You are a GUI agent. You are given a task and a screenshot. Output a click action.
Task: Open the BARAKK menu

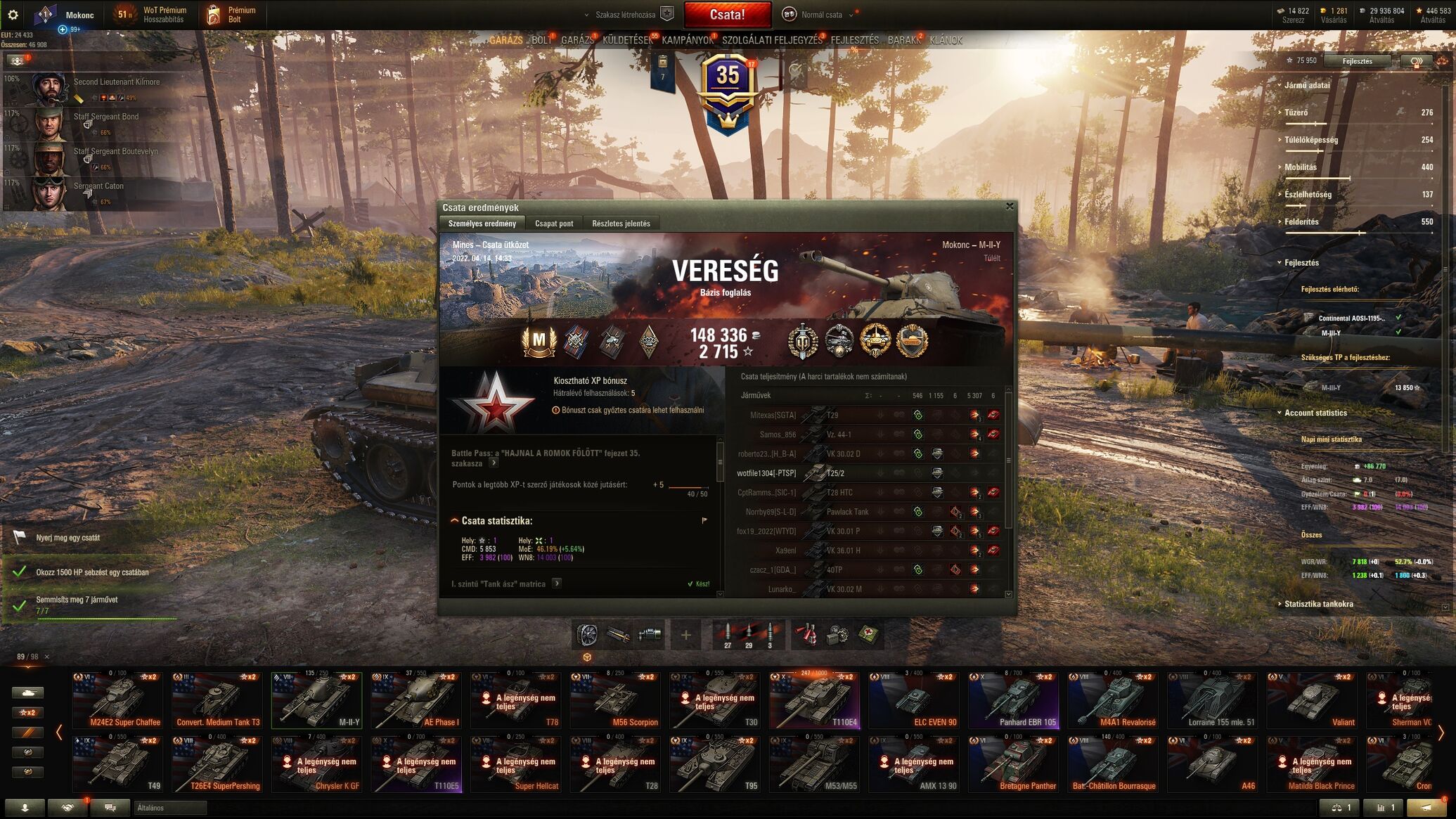[x=903, y=41]
